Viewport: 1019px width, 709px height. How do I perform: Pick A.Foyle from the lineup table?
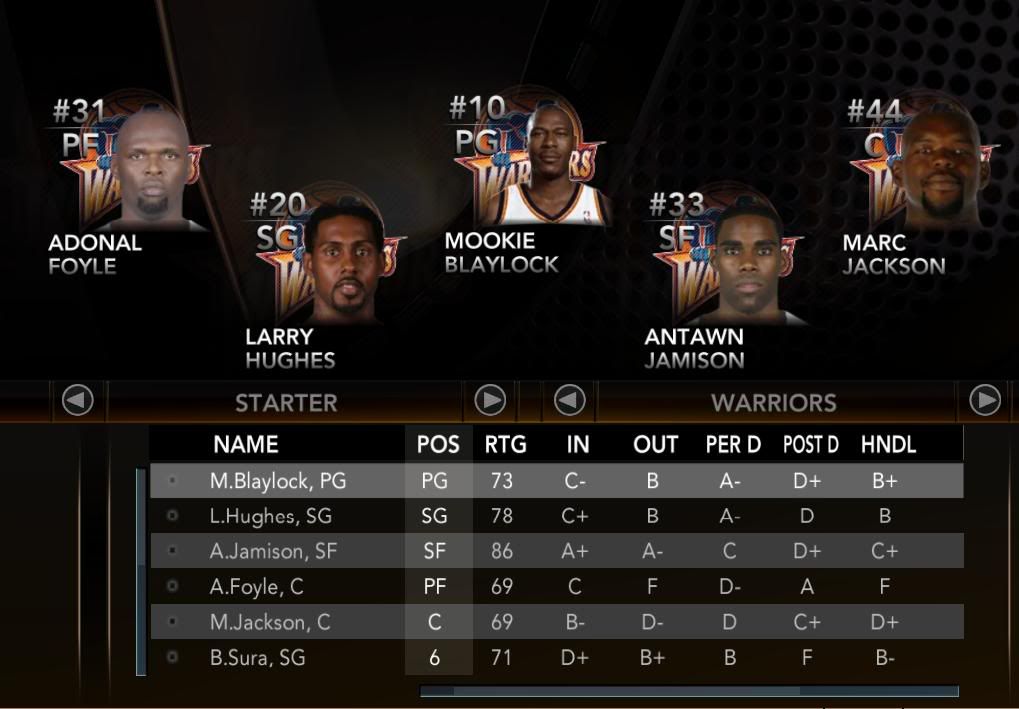(256, 587)
